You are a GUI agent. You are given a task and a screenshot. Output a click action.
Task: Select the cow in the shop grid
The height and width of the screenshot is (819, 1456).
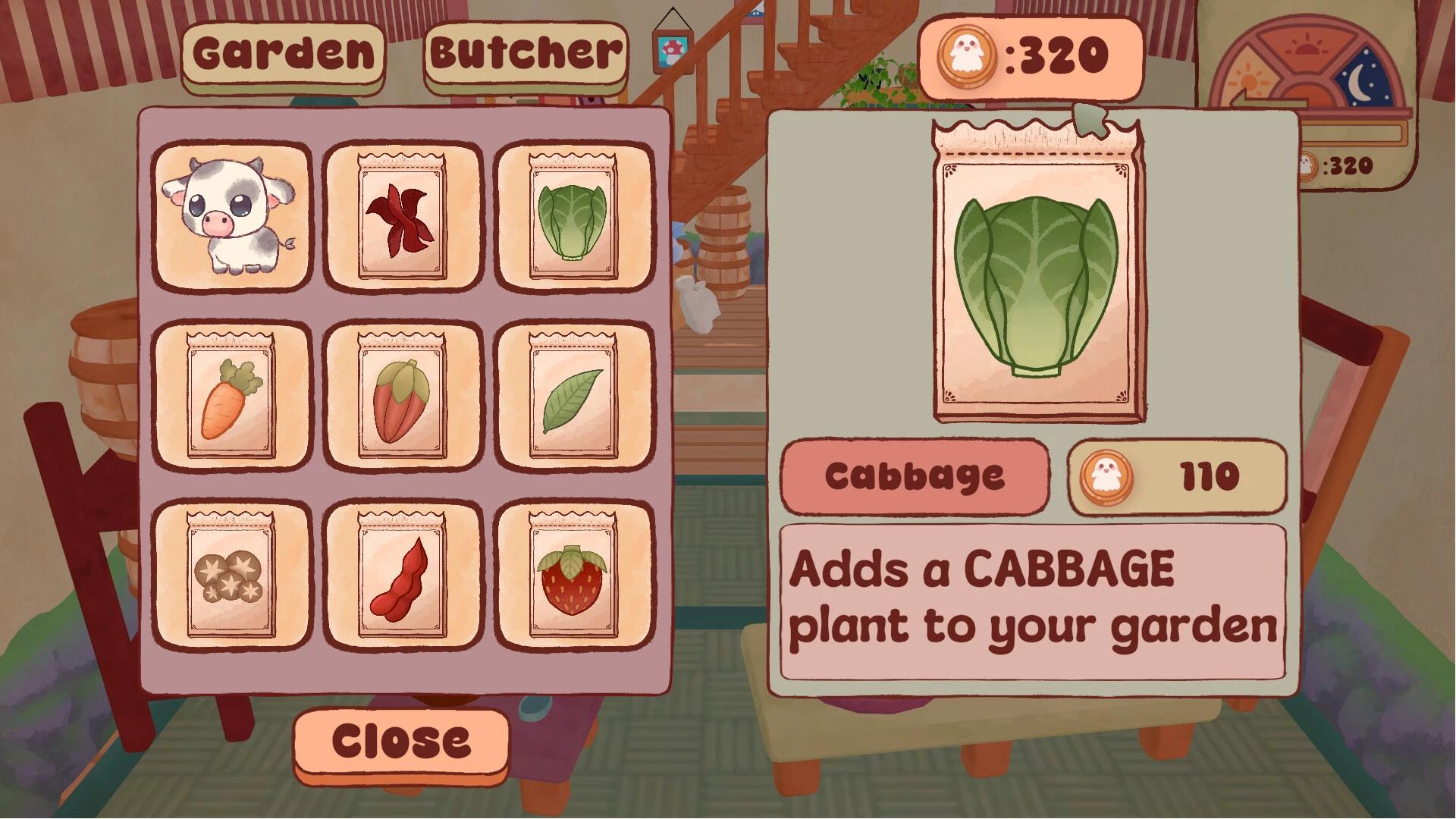(231, 216)
